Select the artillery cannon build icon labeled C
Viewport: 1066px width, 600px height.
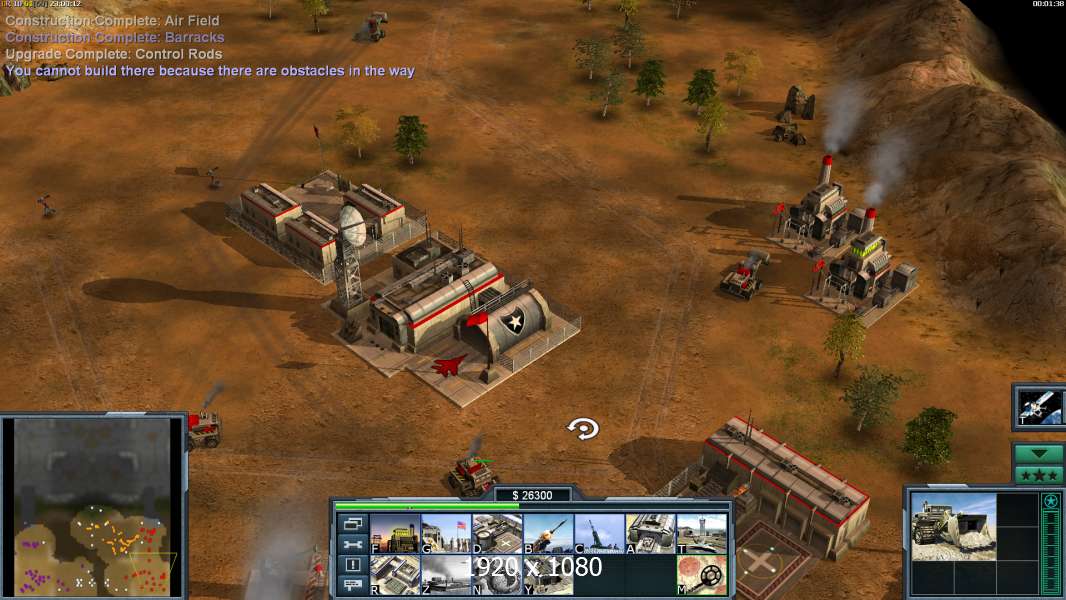click(x=599, y=534)
